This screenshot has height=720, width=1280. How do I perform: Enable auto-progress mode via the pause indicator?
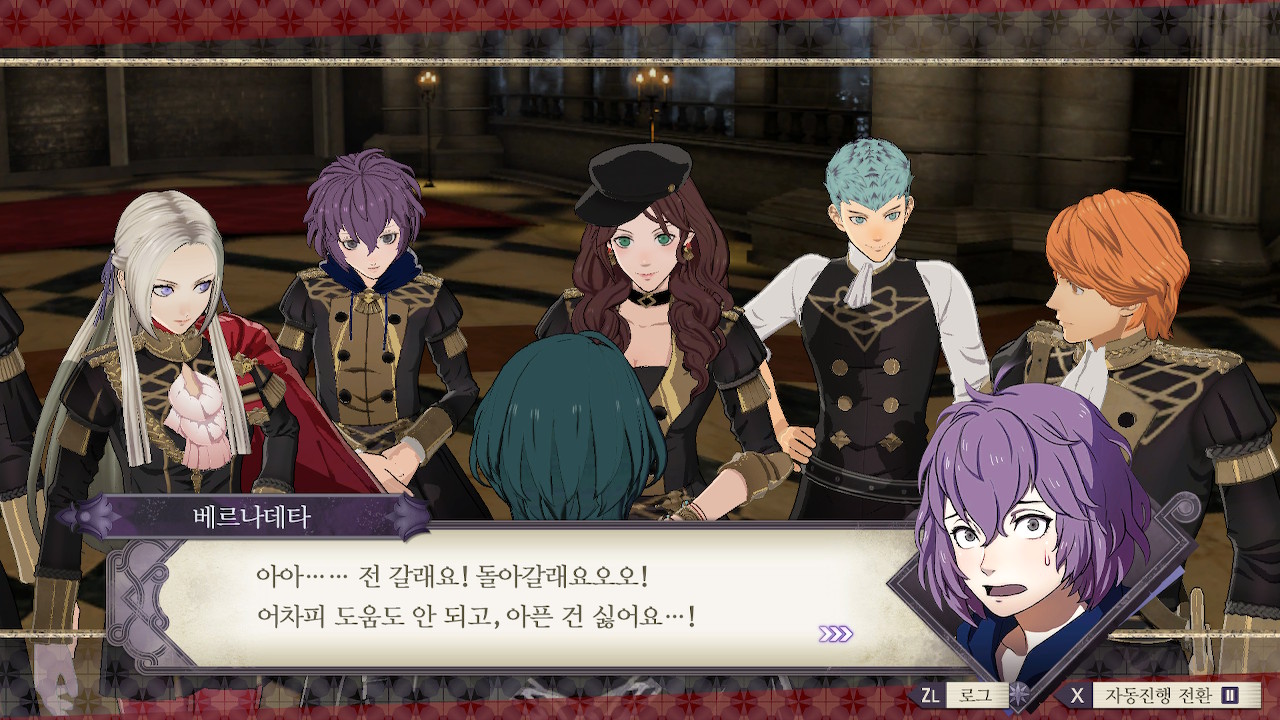pos(1229,695)
